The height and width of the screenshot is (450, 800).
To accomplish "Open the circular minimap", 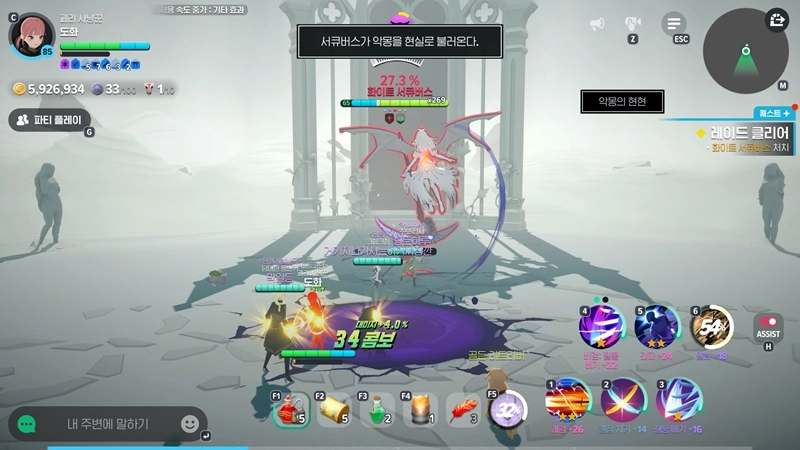I will [x=745, y=51].
